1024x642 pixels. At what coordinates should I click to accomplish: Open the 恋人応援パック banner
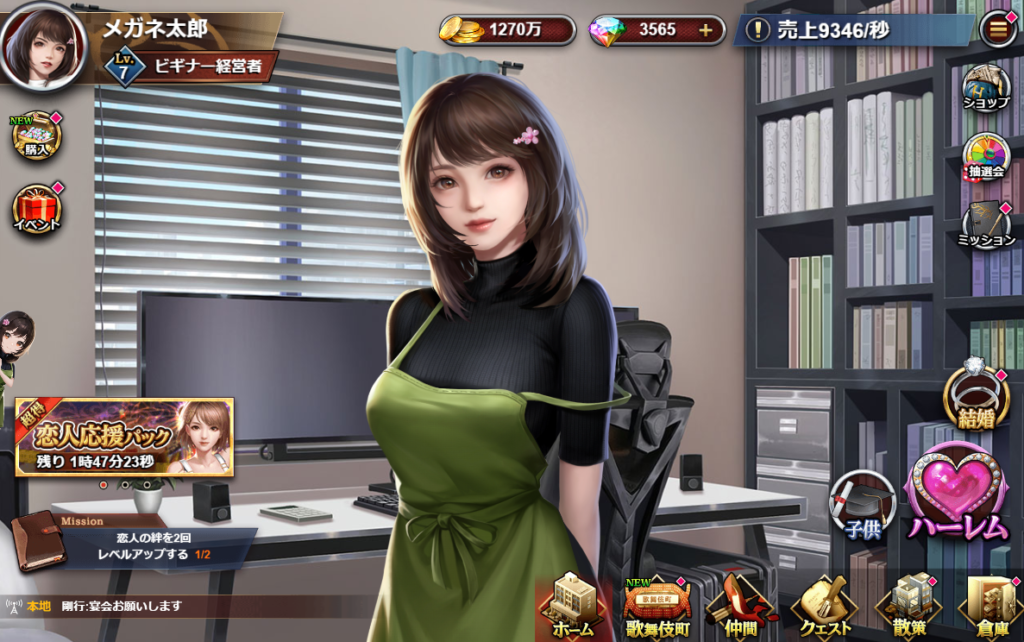[x=125, y=436]
